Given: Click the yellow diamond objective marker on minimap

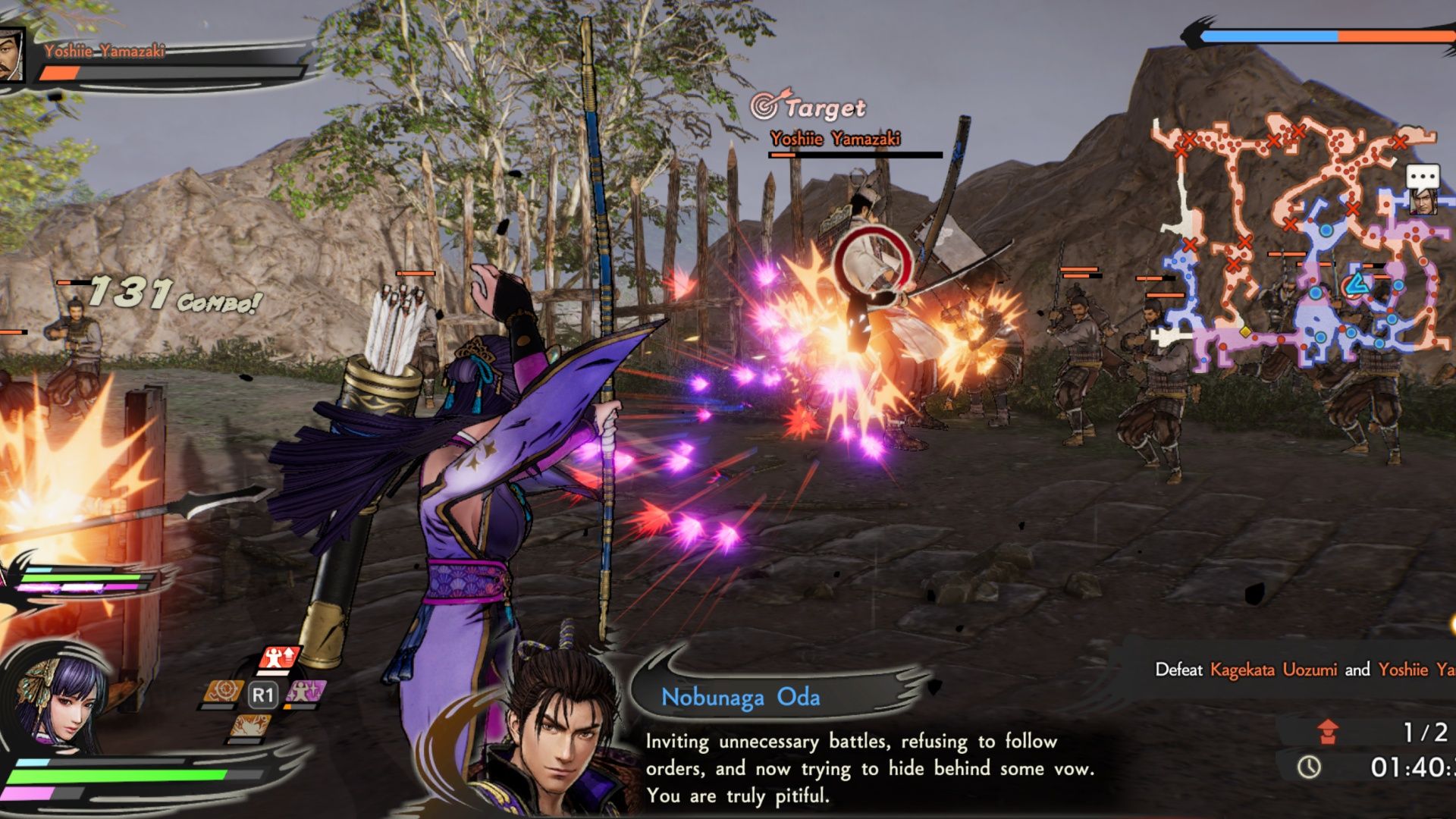Looking at the screenshot, I should [x=1246, y=332].
